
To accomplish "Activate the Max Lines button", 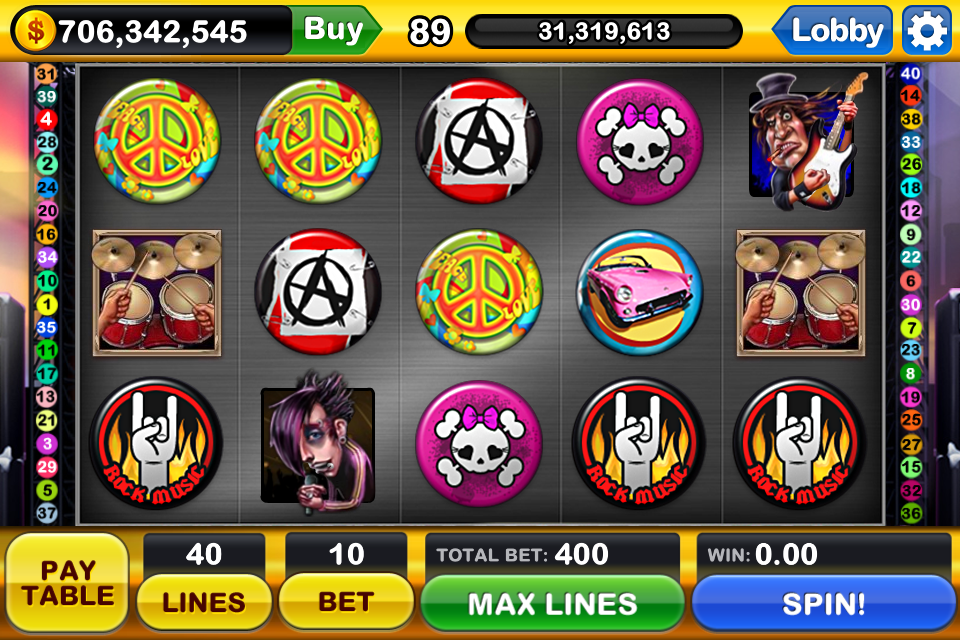I will click(x=552, y=603).
